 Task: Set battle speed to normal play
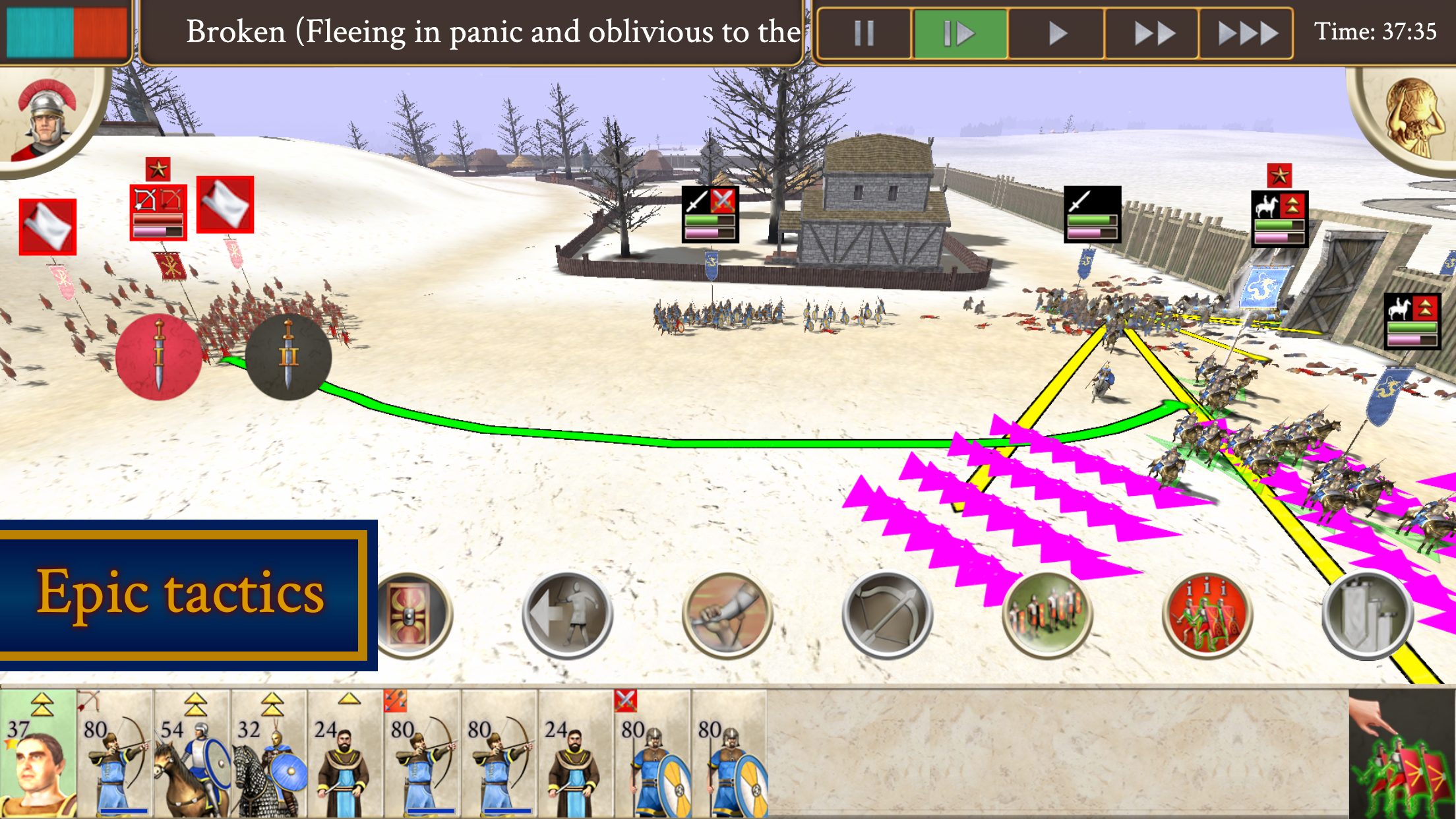(1056, 33)
